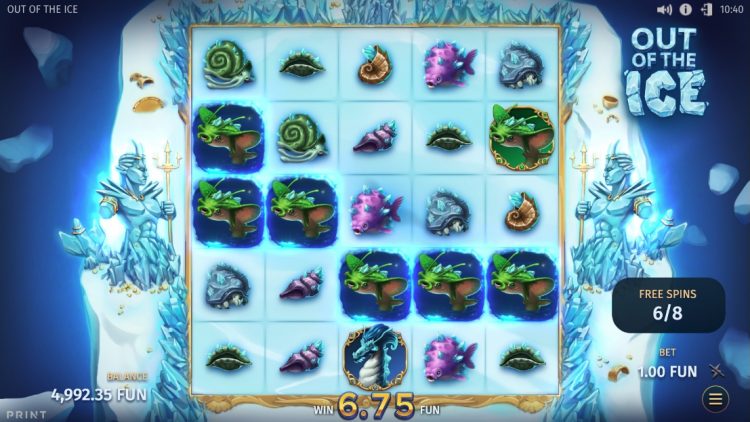This screenshot has height=422, width=750.
Task: Mute the game sound via speaker icon
Action: 665,9
